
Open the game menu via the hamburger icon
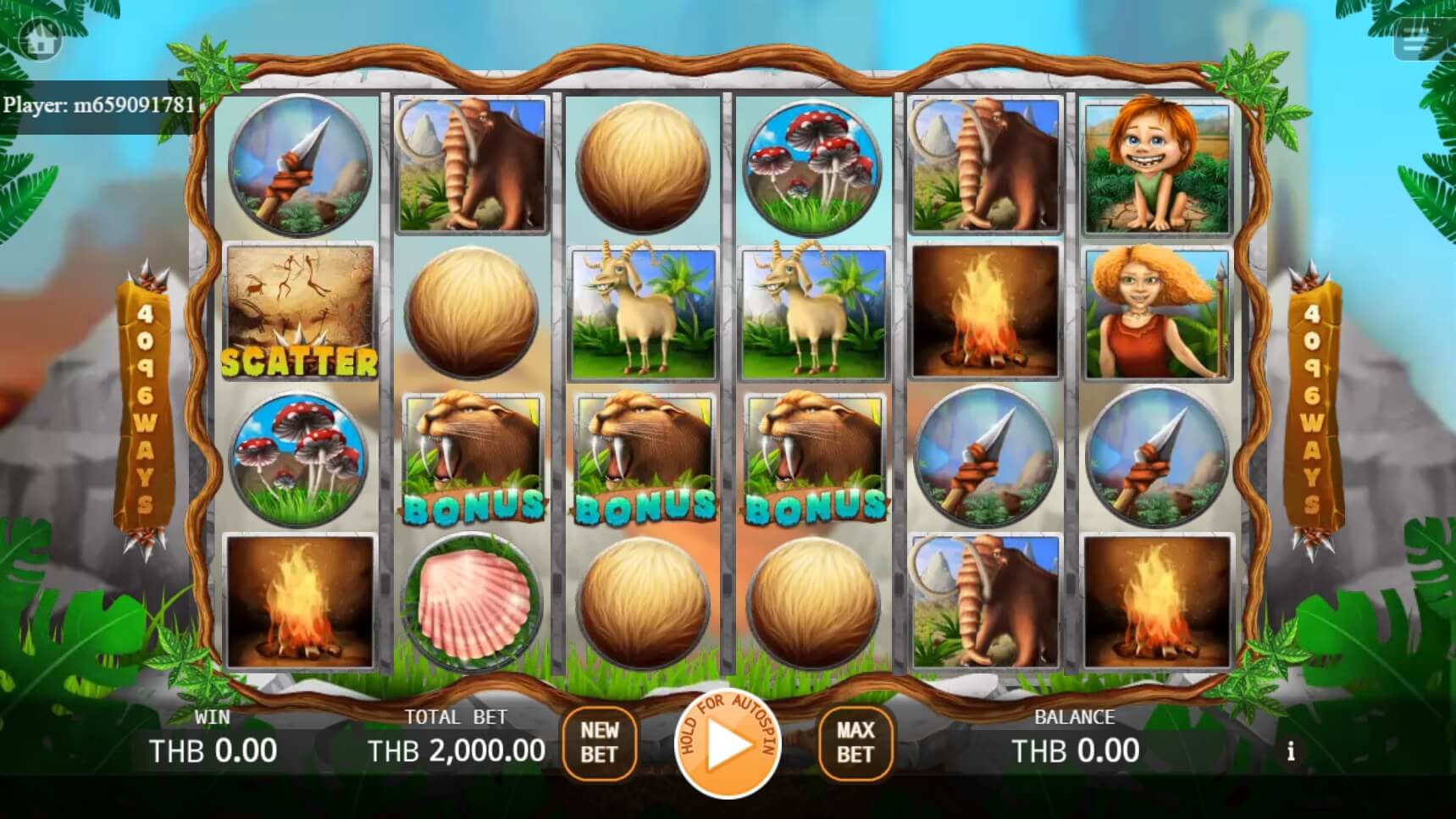pyautogui.click(x=1415, y=38)
